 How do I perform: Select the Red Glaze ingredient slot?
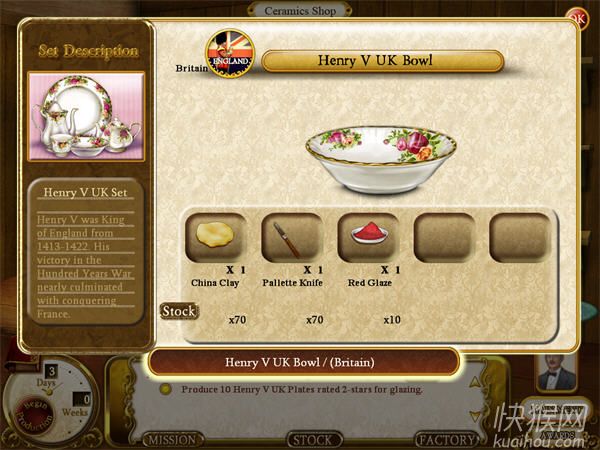pos(368,238)
